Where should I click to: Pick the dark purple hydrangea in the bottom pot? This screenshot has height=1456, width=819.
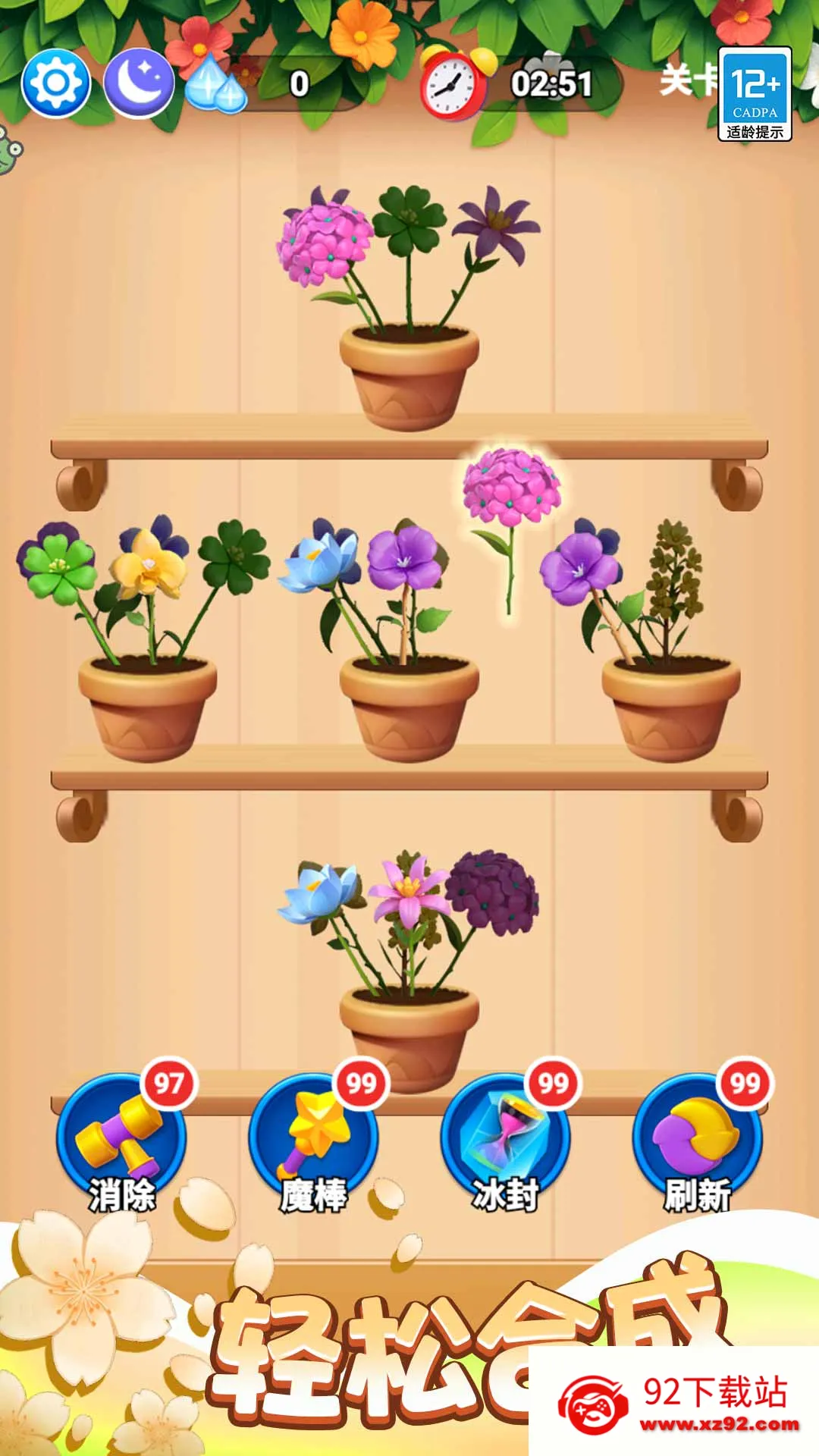click(491, 893)
